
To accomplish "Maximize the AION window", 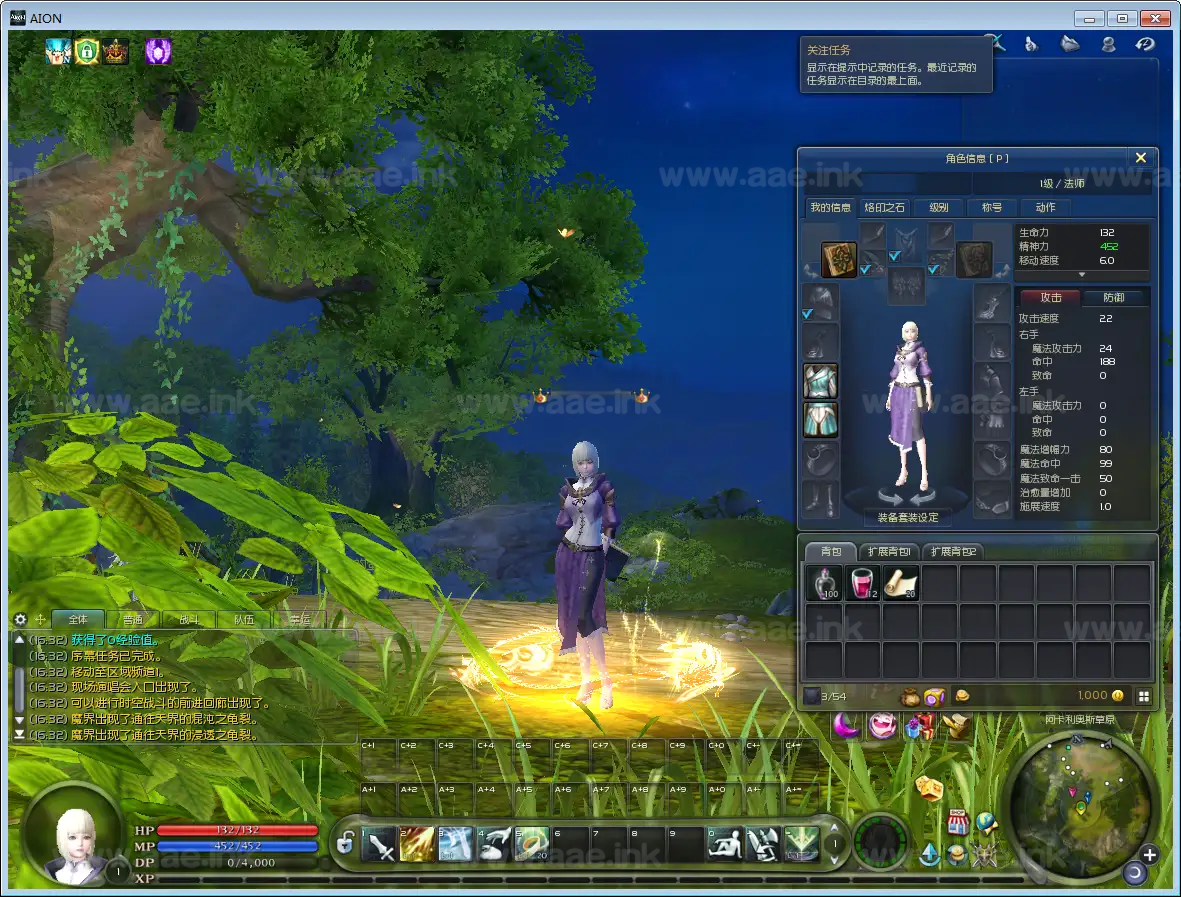I will (x=1122, y=18).
